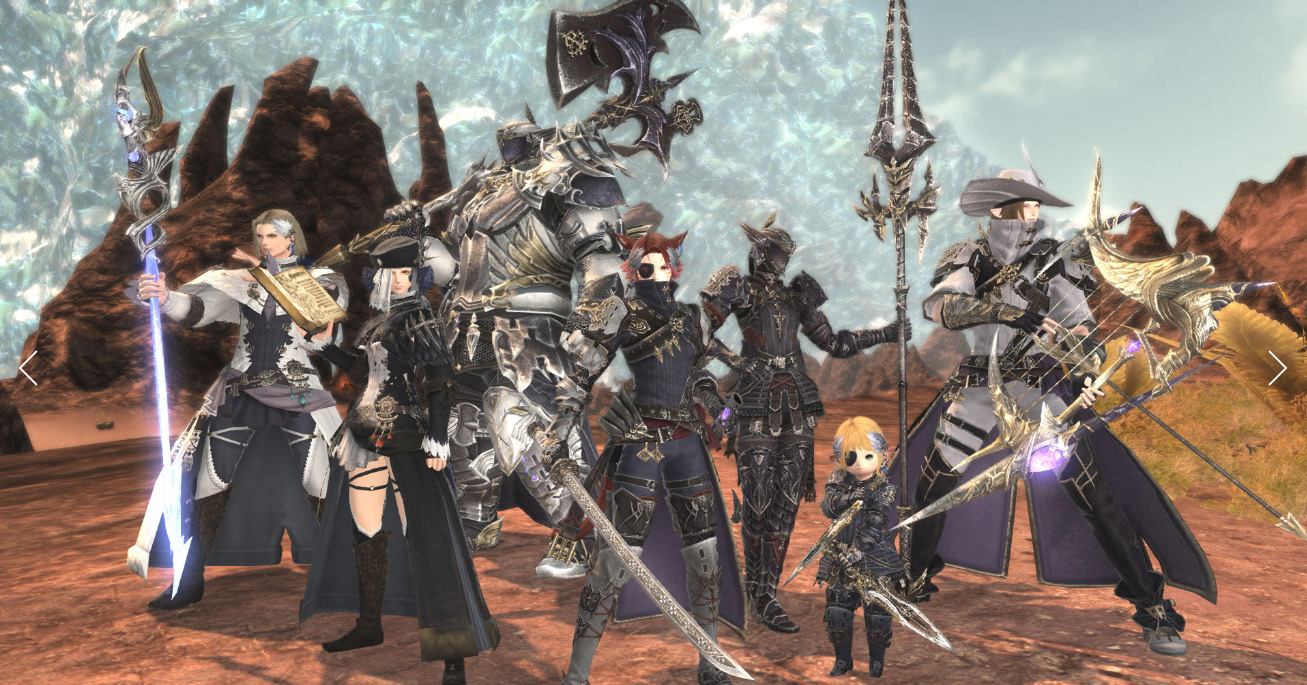
Task: Go to the previous screenshot with the left arrow
Action: 28,367
